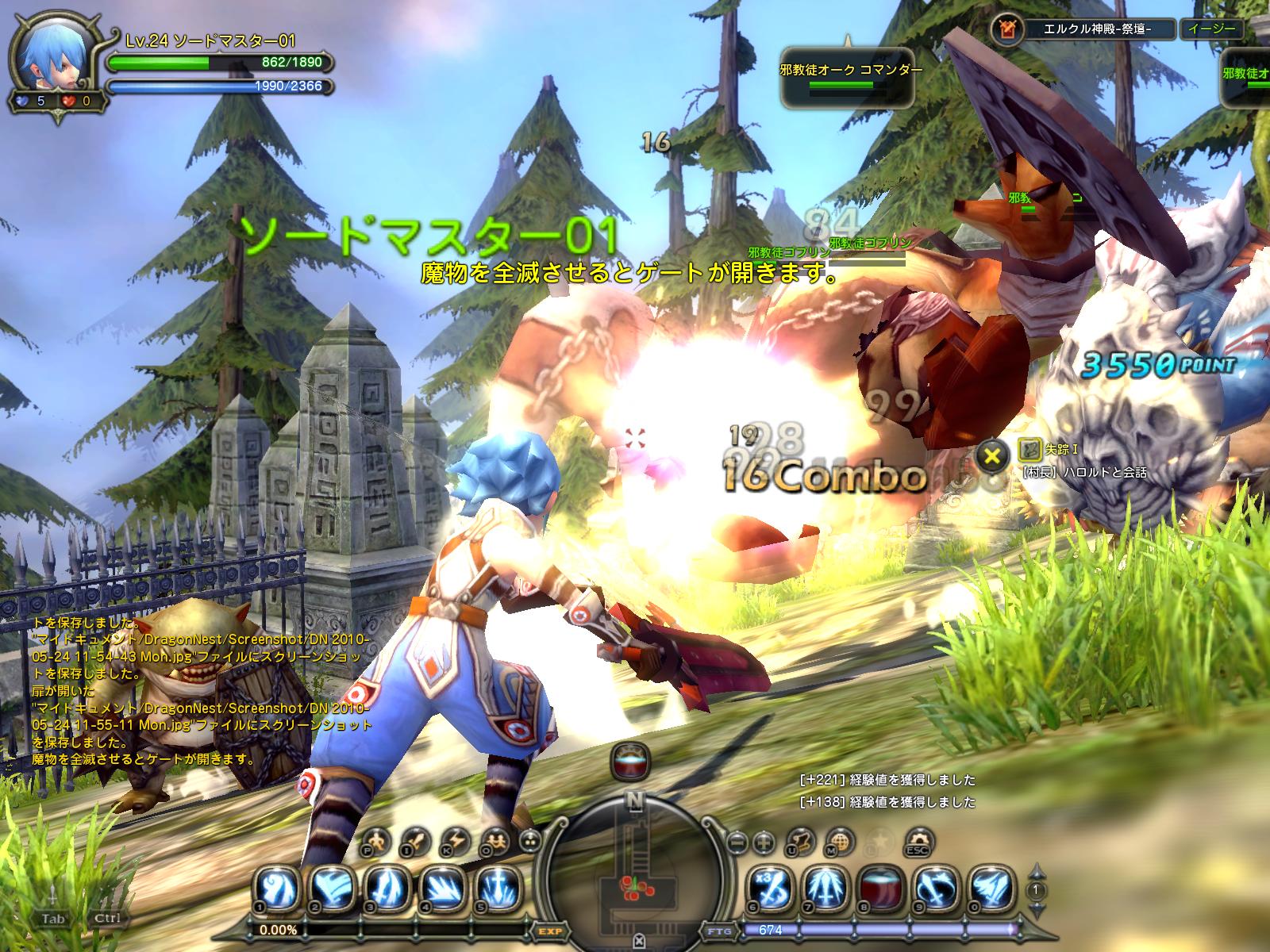Viewport: 1270px width, 952px height.
Task: Open the skill window lightning icon
Action: click(456, 840)
